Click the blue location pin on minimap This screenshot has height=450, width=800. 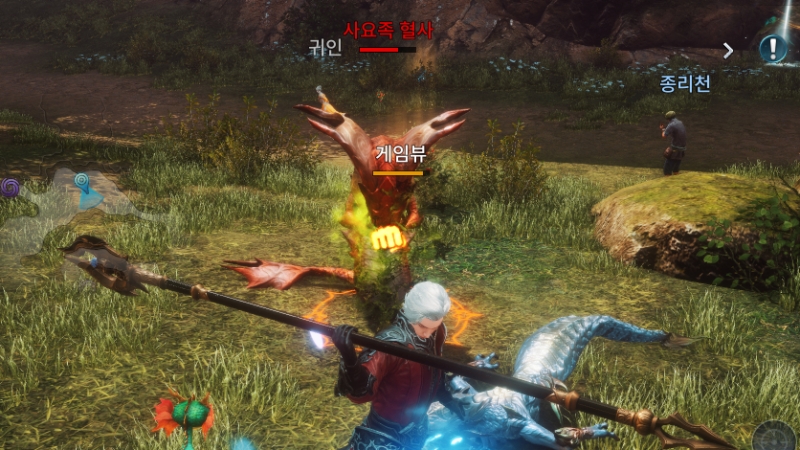click(x=81, y=183)
